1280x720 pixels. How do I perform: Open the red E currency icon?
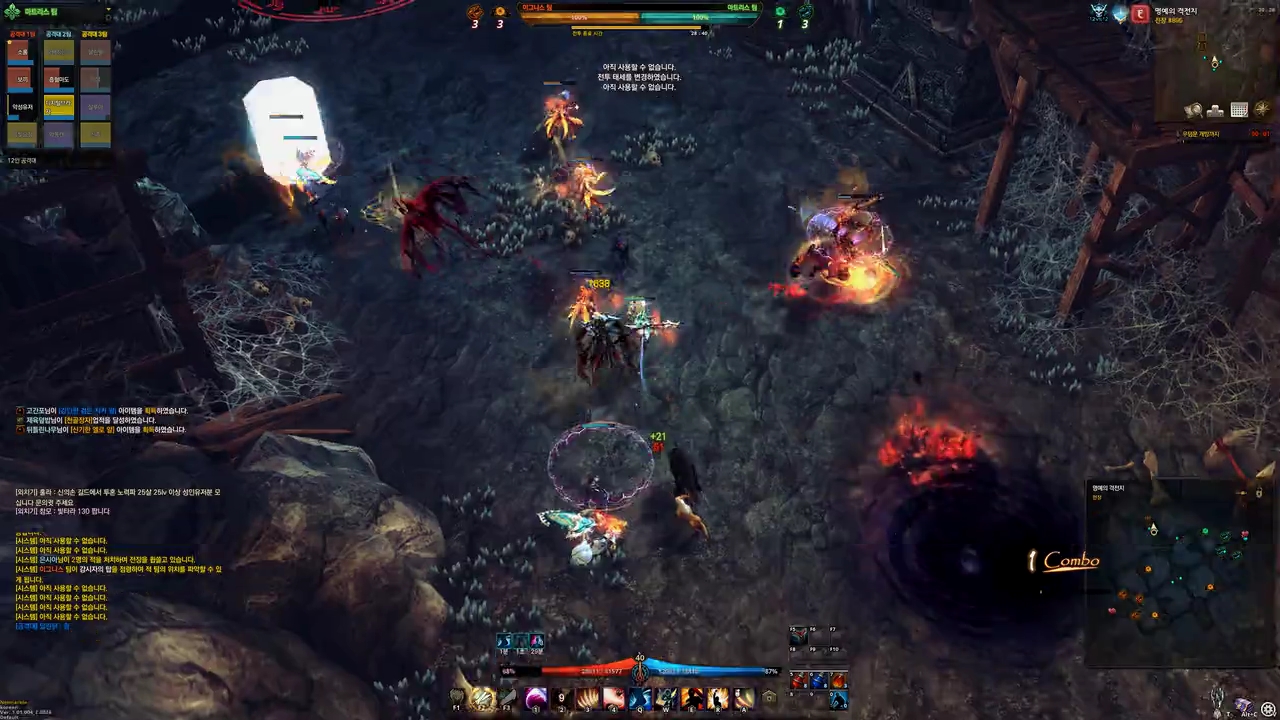pyautogui.click(x=1140, y=13)
